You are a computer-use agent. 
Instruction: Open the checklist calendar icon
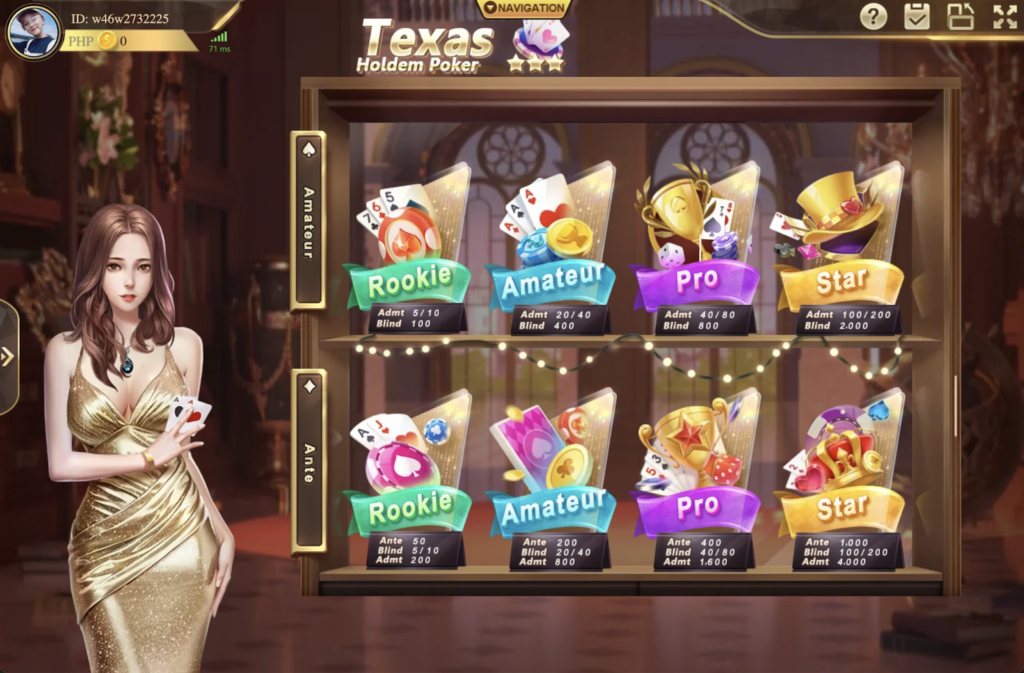917,16
